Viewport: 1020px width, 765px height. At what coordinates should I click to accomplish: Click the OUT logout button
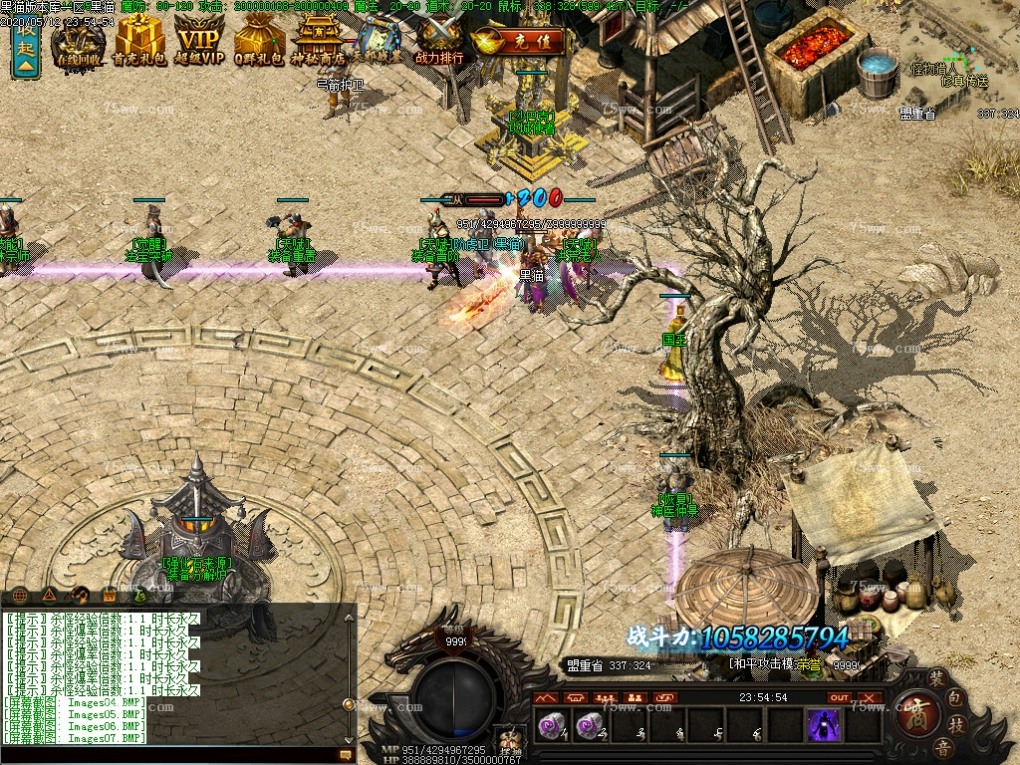click(839, 697)
